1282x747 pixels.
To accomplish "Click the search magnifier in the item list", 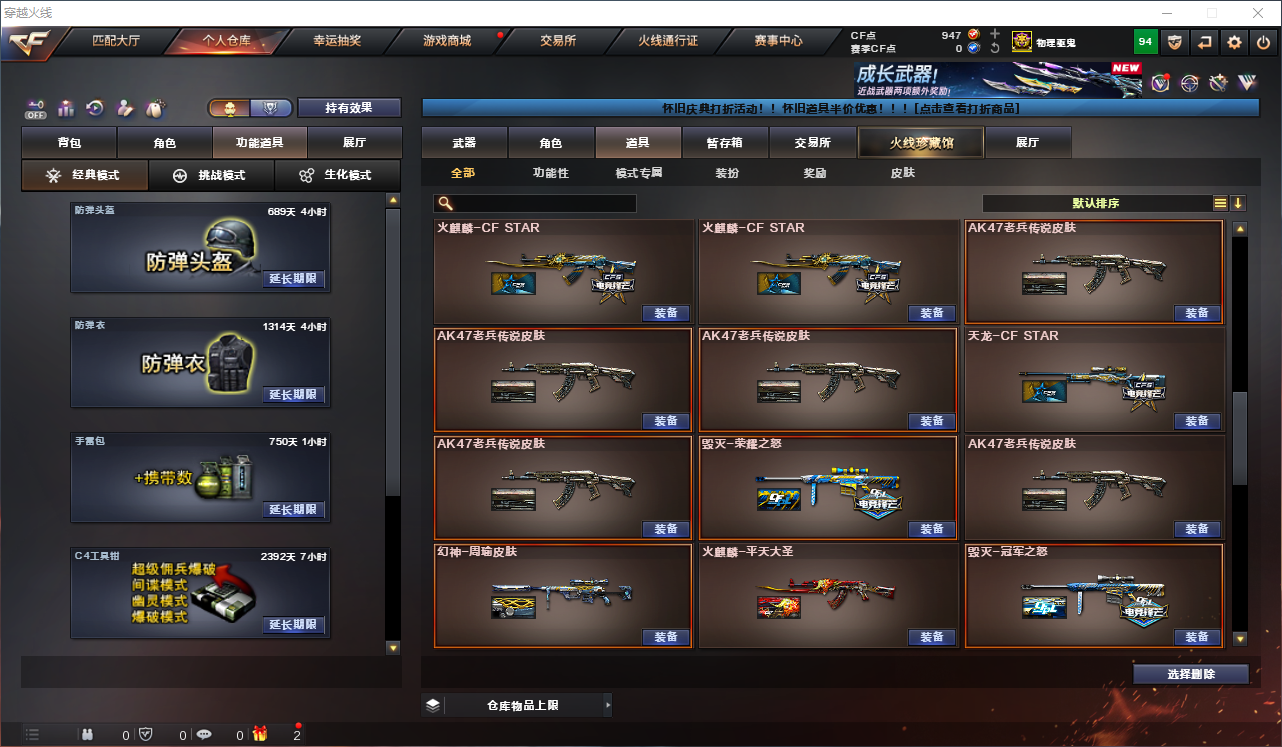I will click(443, 203).
